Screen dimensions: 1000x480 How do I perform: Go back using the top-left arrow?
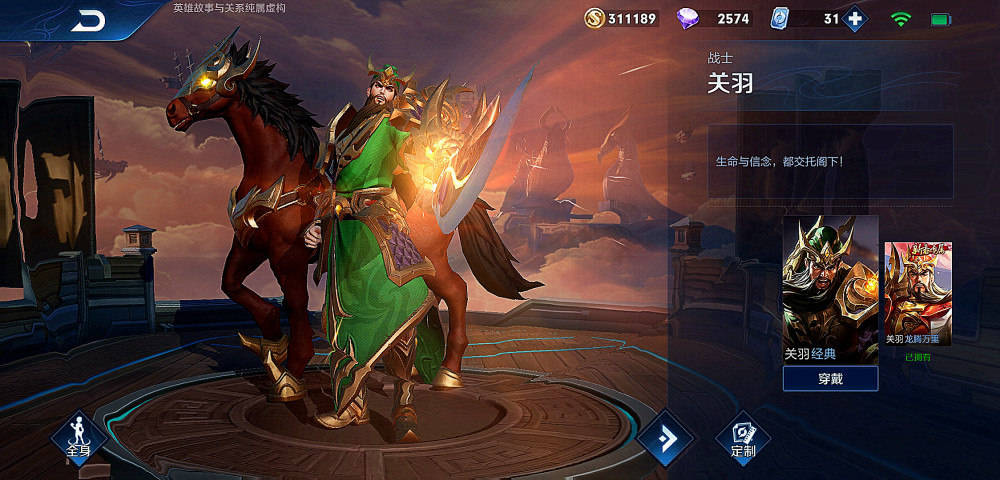pos(89,21)
